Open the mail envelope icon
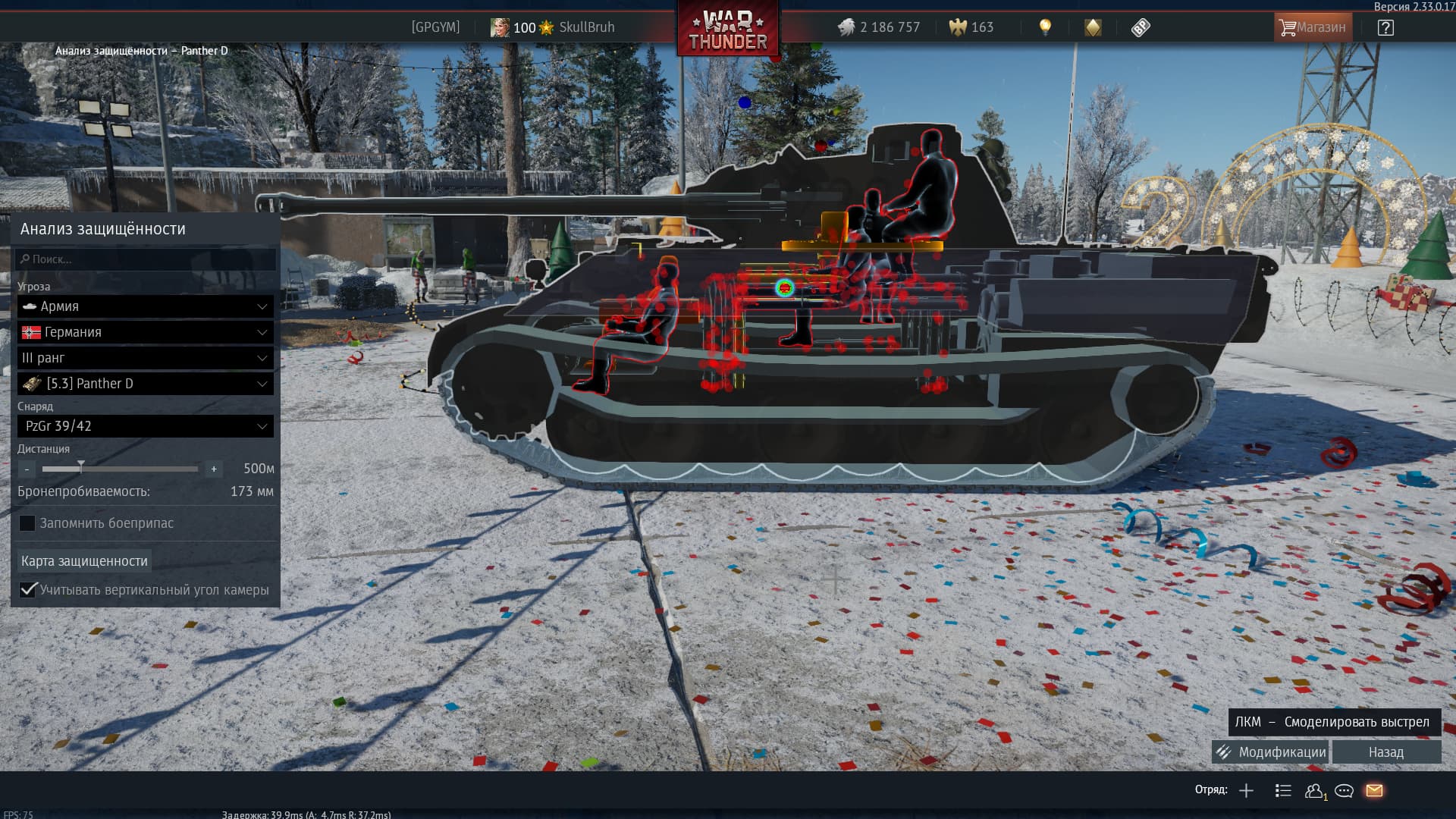This screenshot has height=819, width=1456. (x=1374, y=791)
